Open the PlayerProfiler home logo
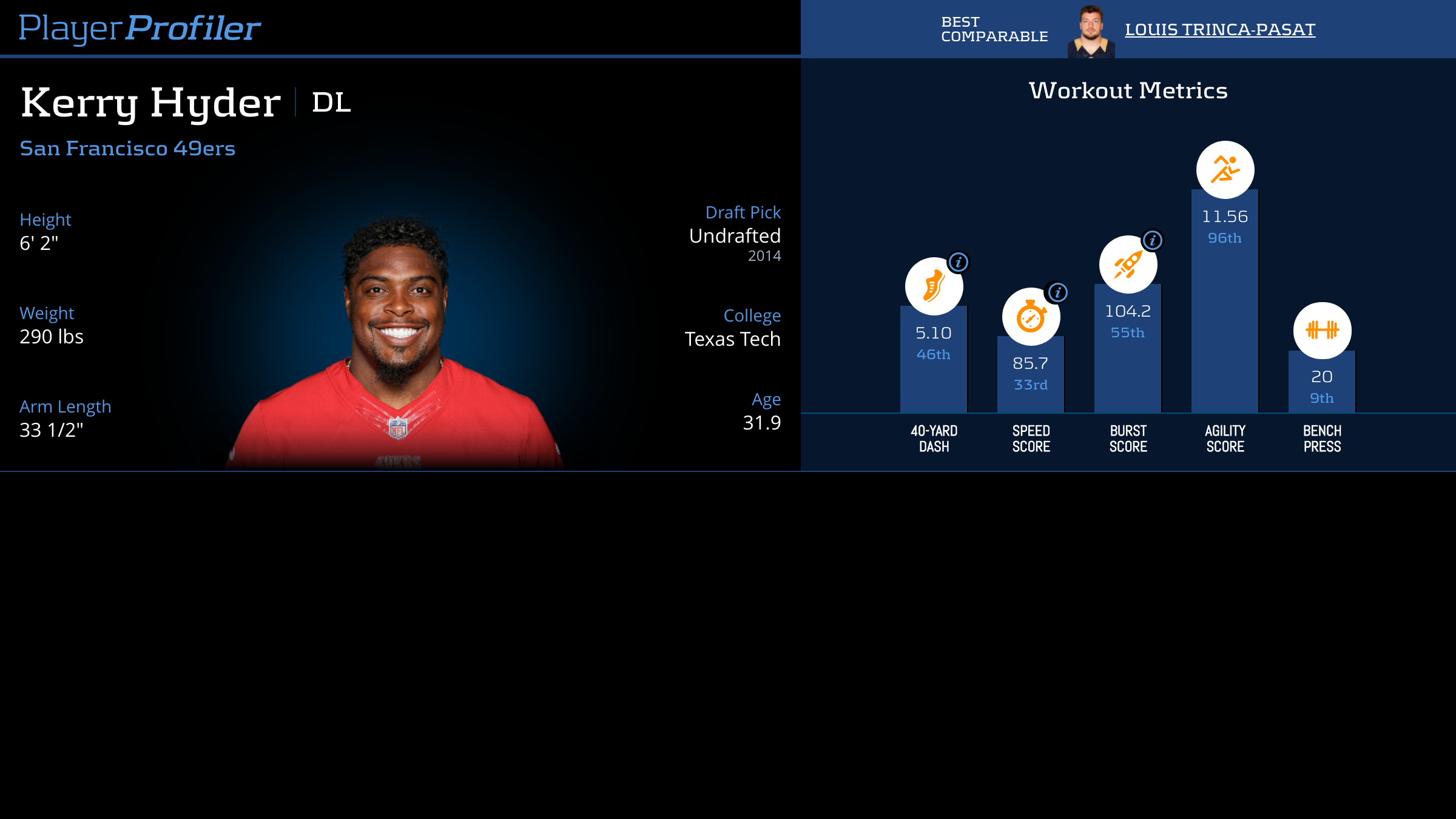 point(140,29)
